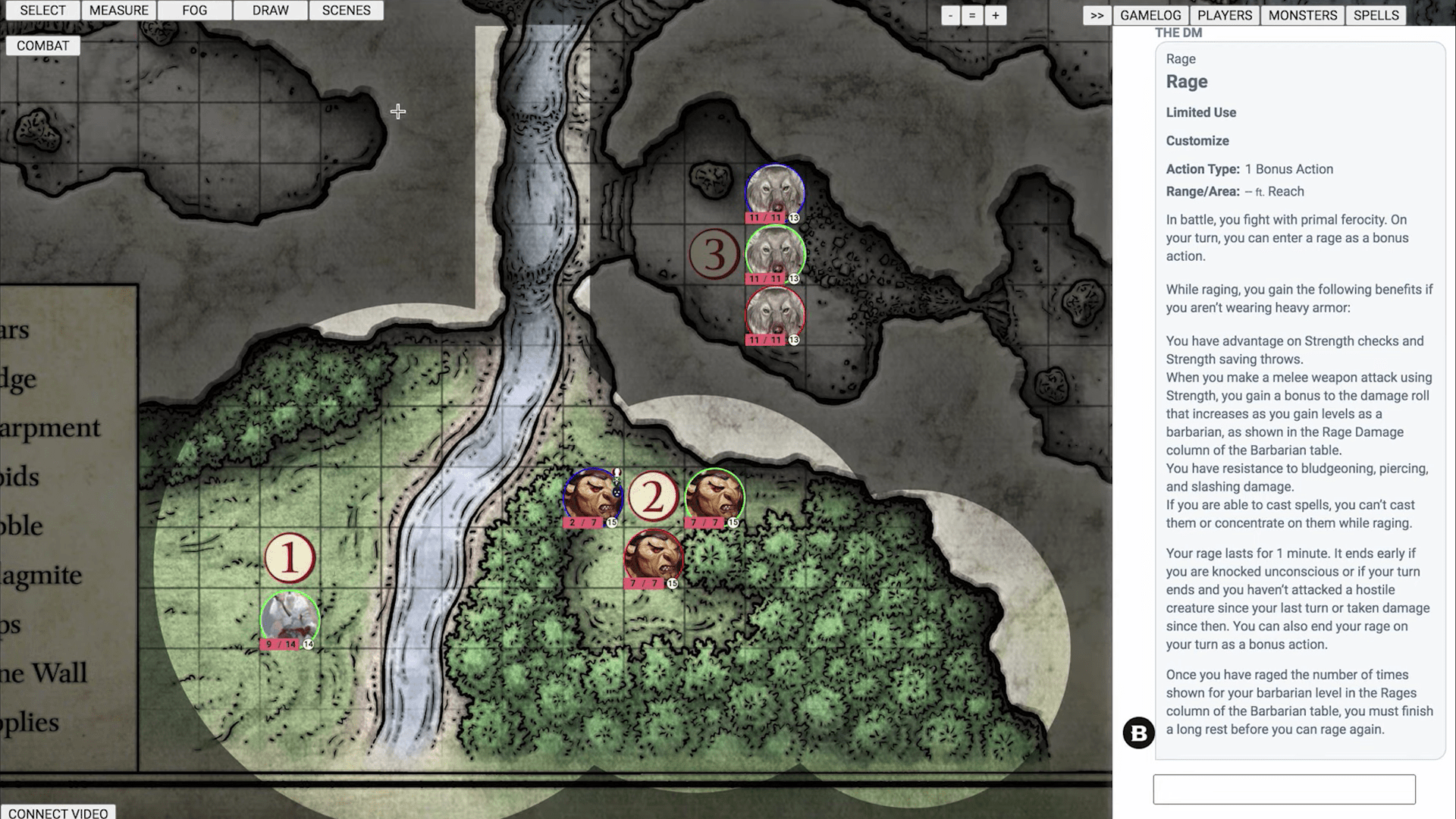Reset zoom using the equals icon
The image size is (1456, 819).
[973, 14]
